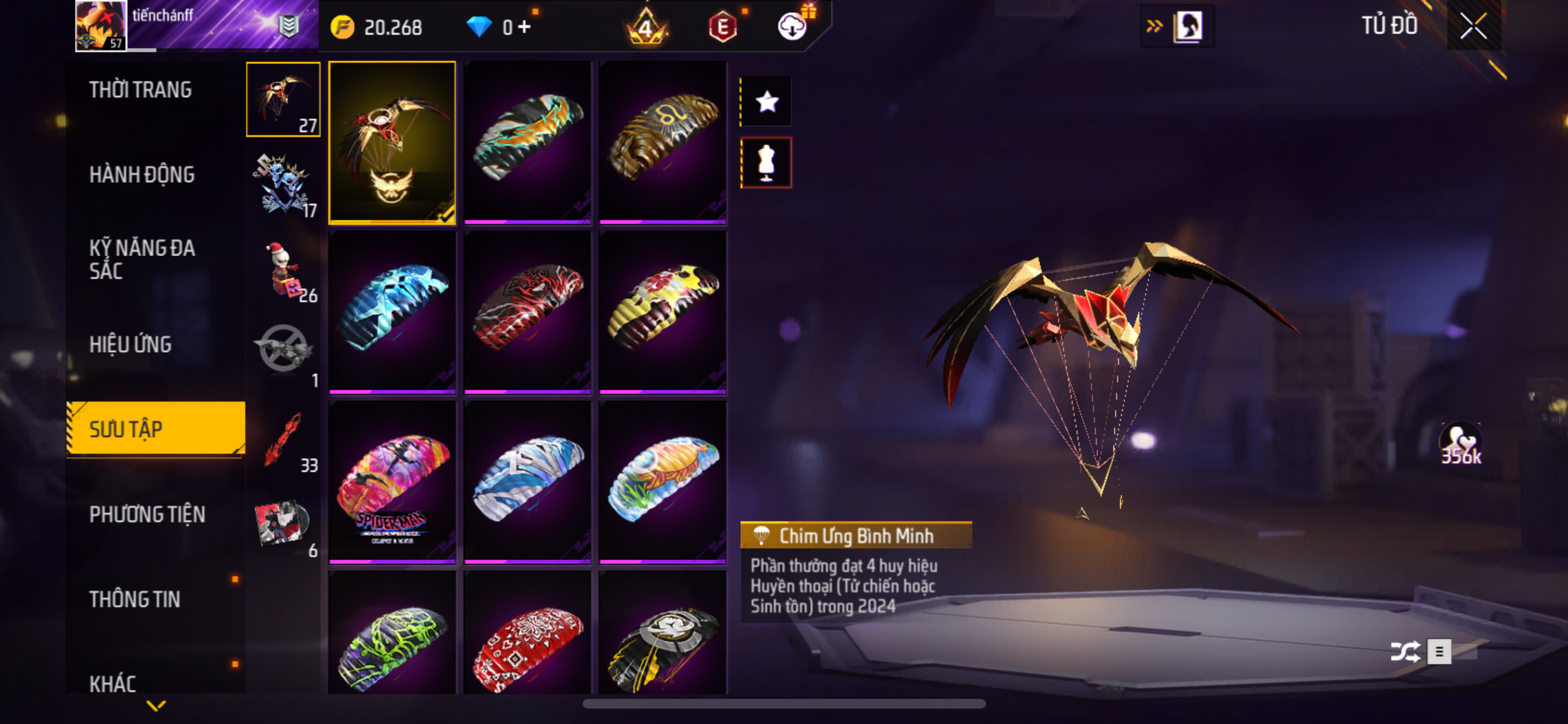Activate the shuffle random skin button
Image resolution: width=1568 pixels, height=724 pixels.
[x=1405, y=651]
